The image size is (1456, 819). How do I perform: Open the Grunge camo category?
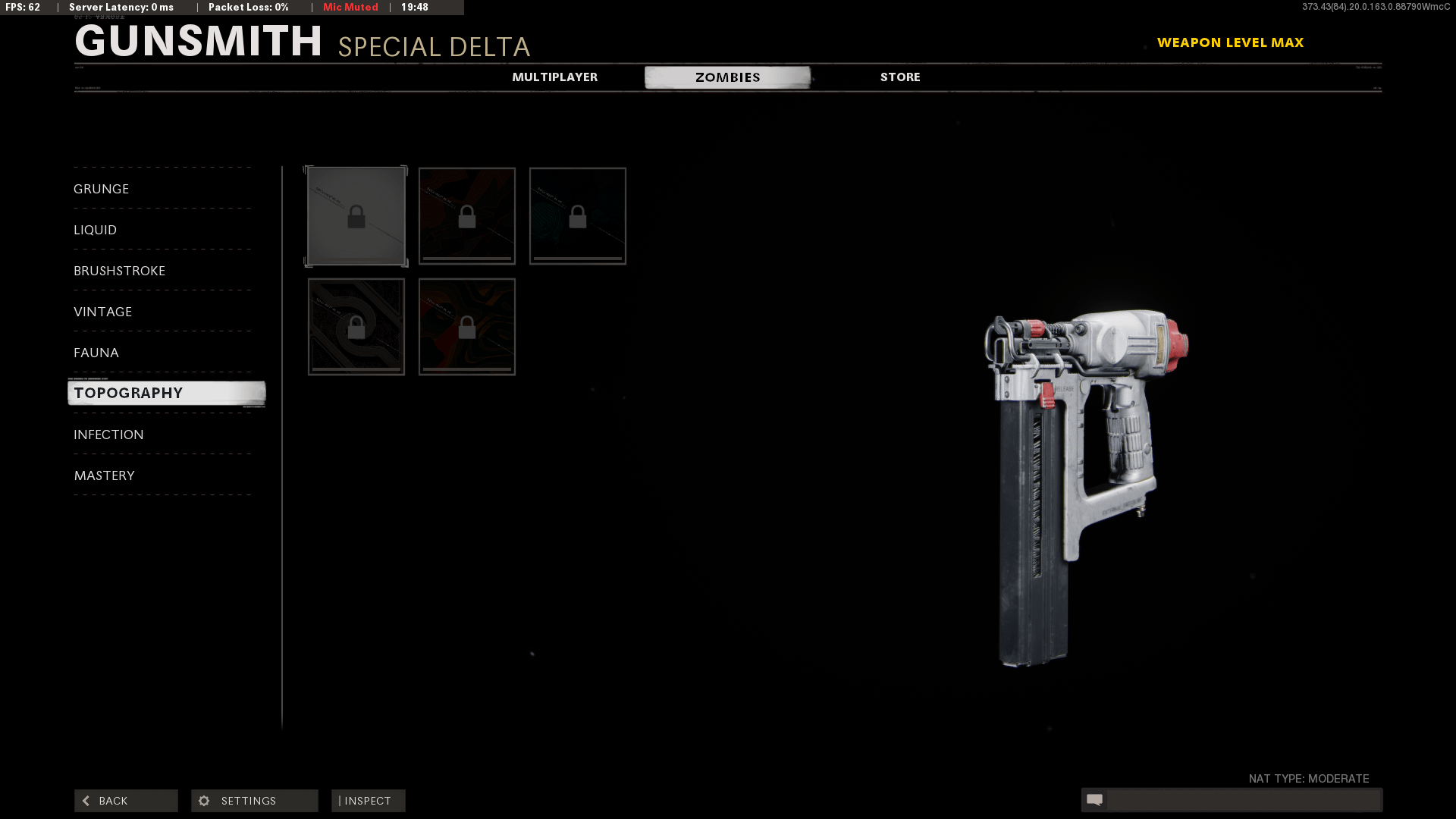point(101,189)
